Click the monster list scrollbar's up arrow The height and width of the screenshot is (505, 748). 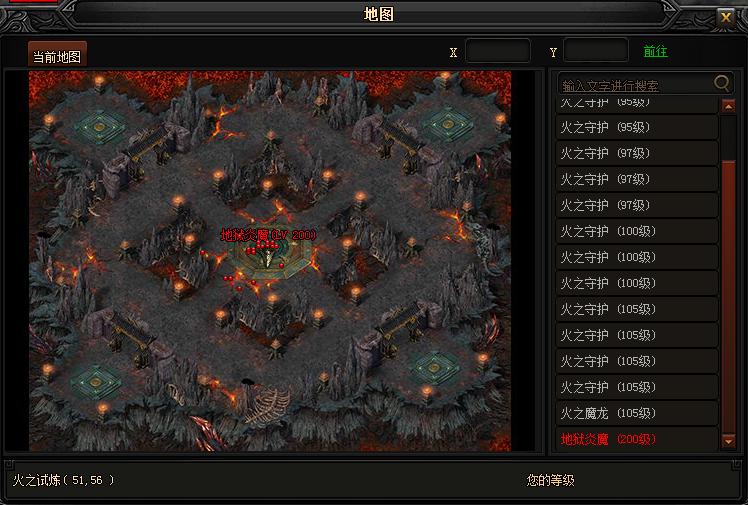tap(728, 105)
